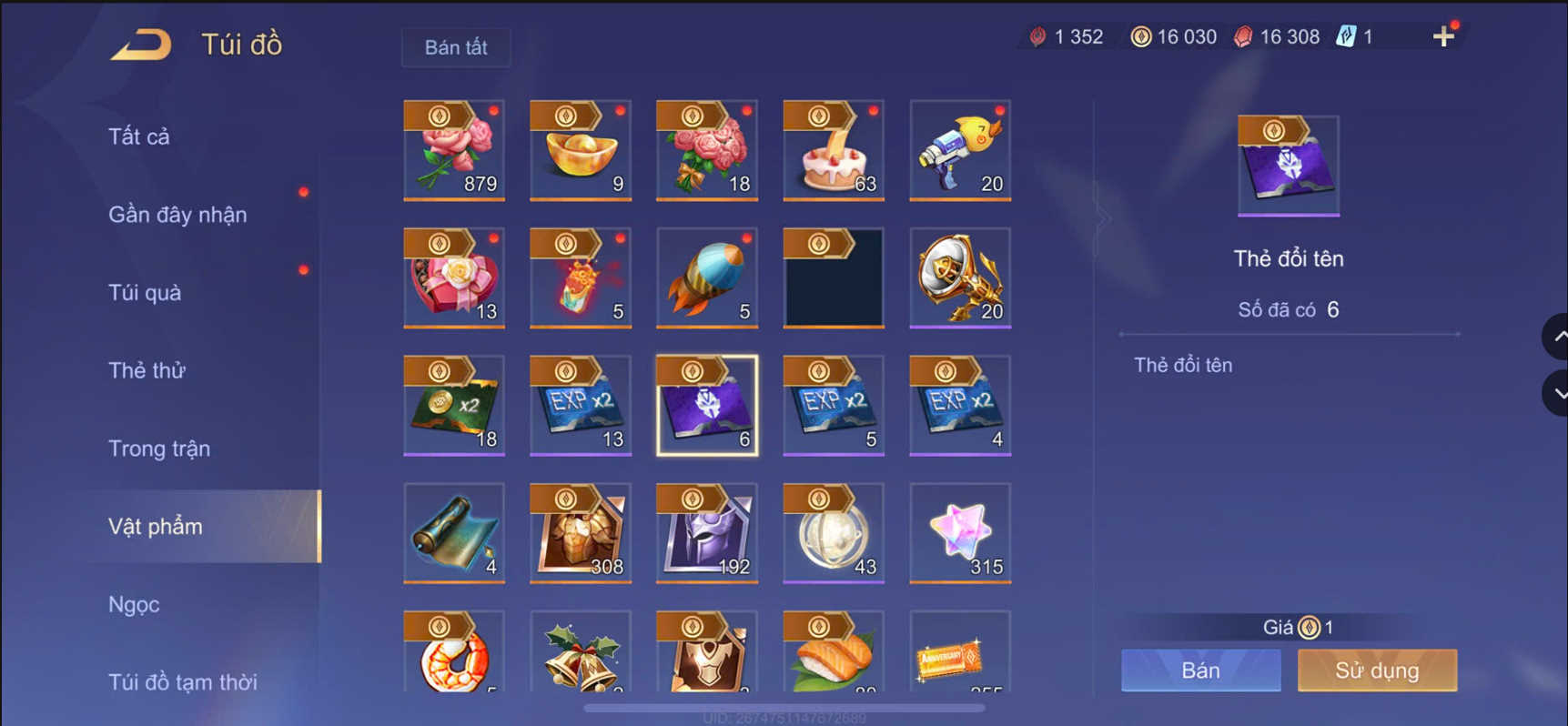
Task: Select the purple armor chest item with 192 quantity
Action: [706, 532]
